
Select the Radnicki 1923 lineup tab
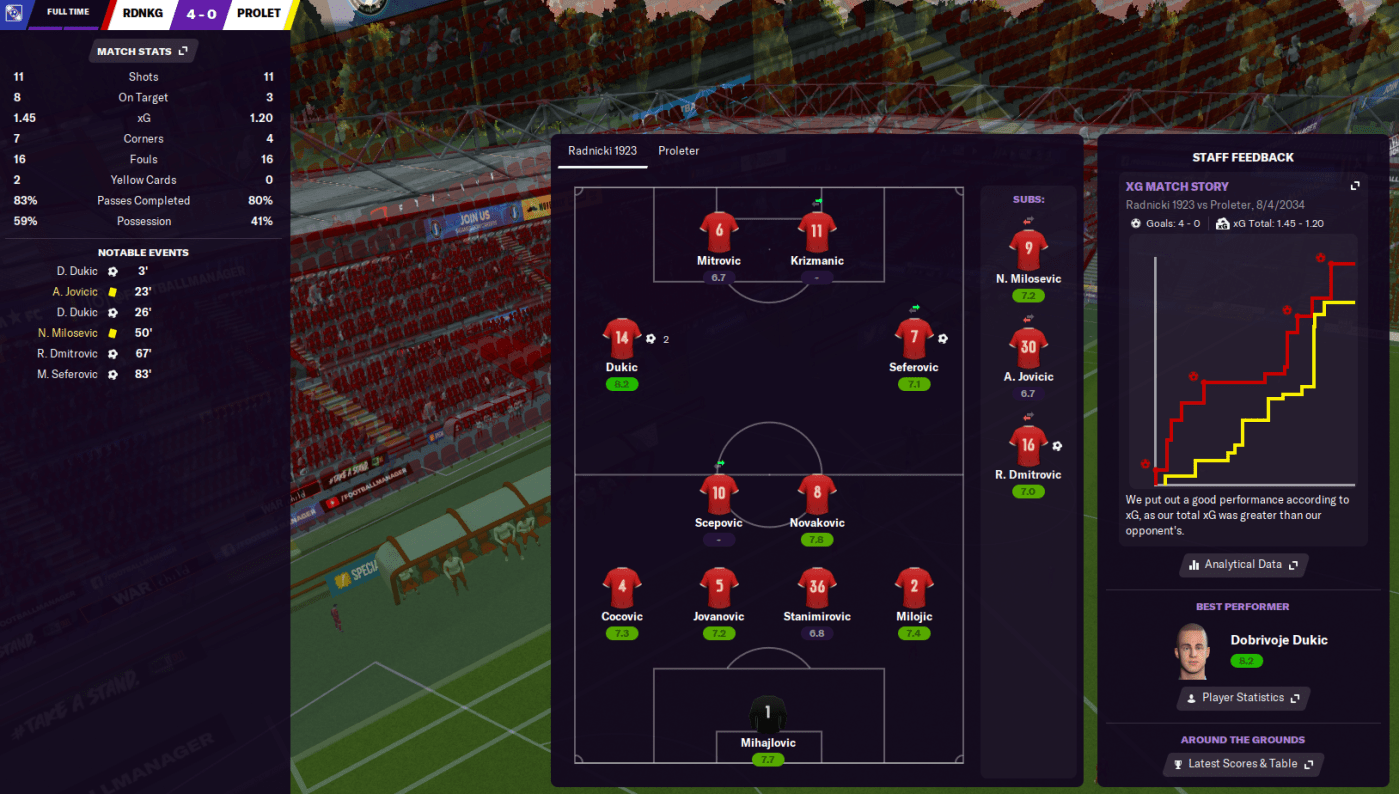coord(602,151)
